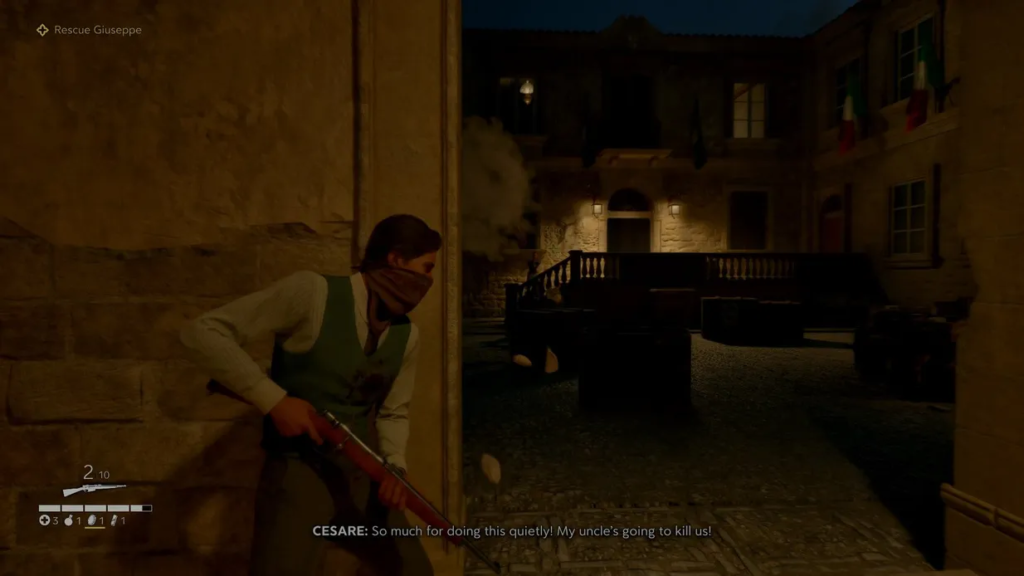Choose the health kit cross icon
Image resolution: width=1024 pixels, height=576 pixels.
point(44,520)
